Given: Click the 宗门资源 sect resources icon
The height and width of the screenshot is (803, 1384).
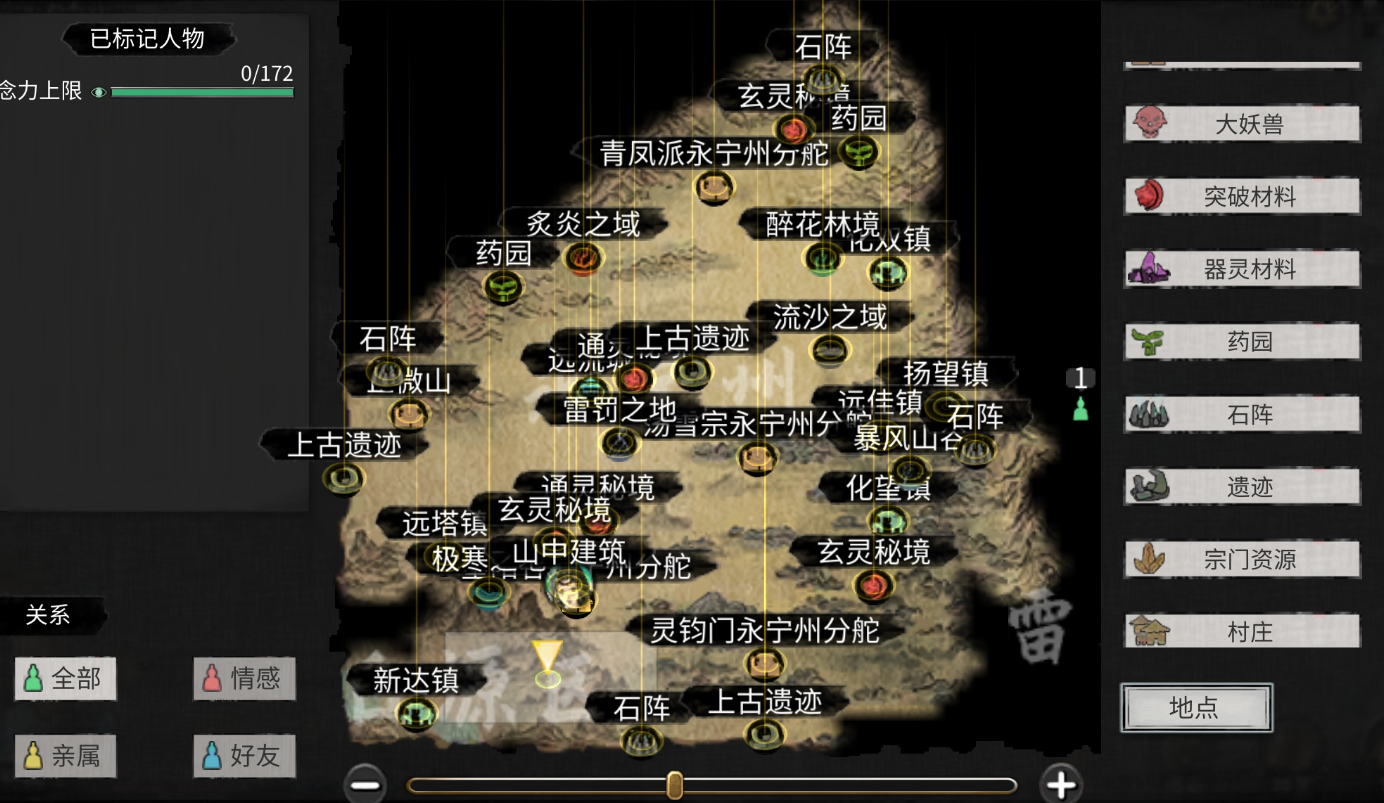Looking at the screenshot, I should 1151,559.
